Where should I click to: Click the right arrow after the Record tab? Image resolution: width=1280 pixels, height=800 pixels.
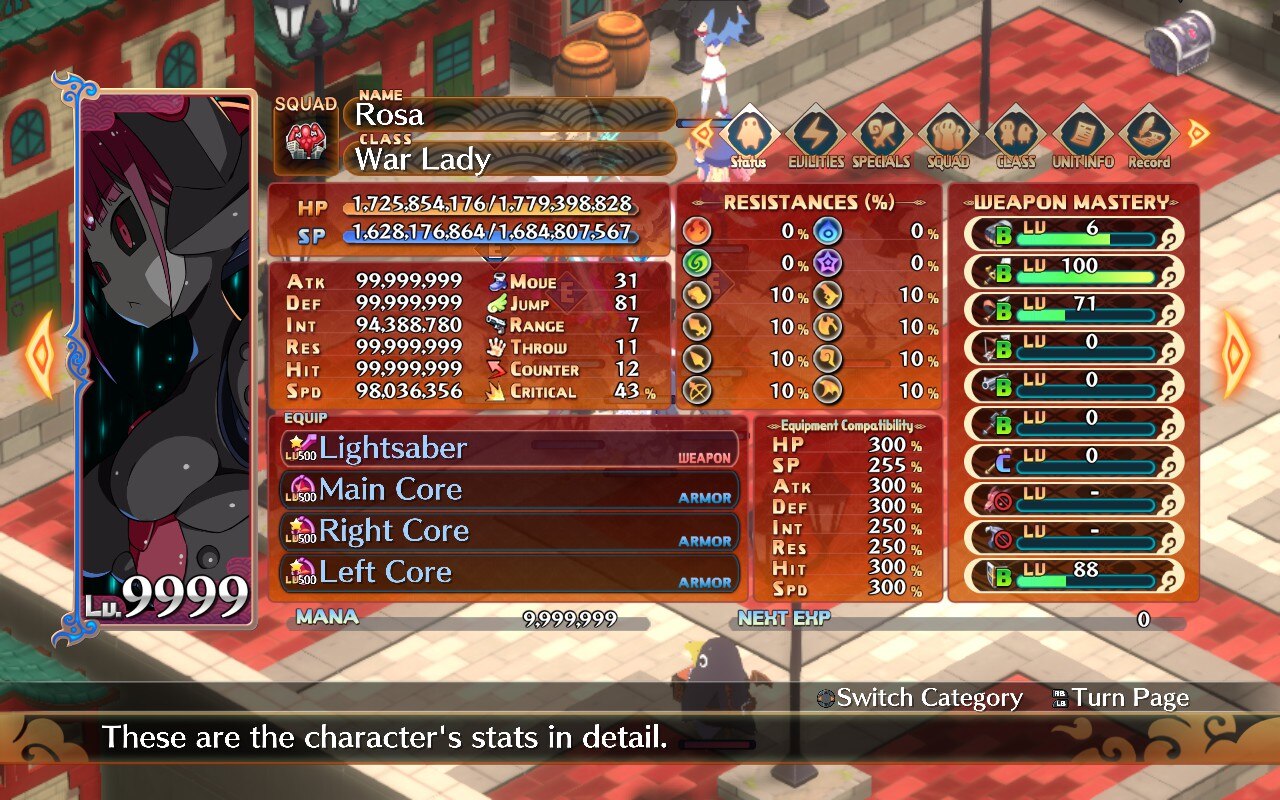1197,132
